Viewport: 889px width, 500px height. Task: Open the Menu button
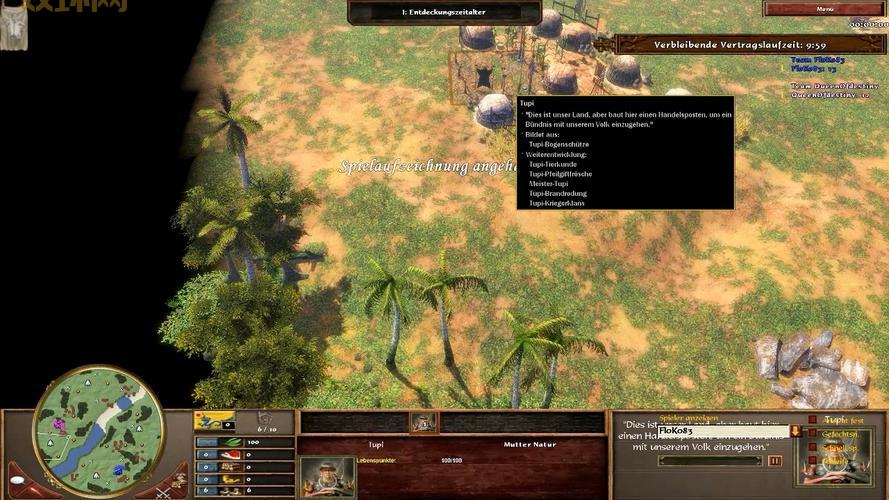tap(824, 9)
